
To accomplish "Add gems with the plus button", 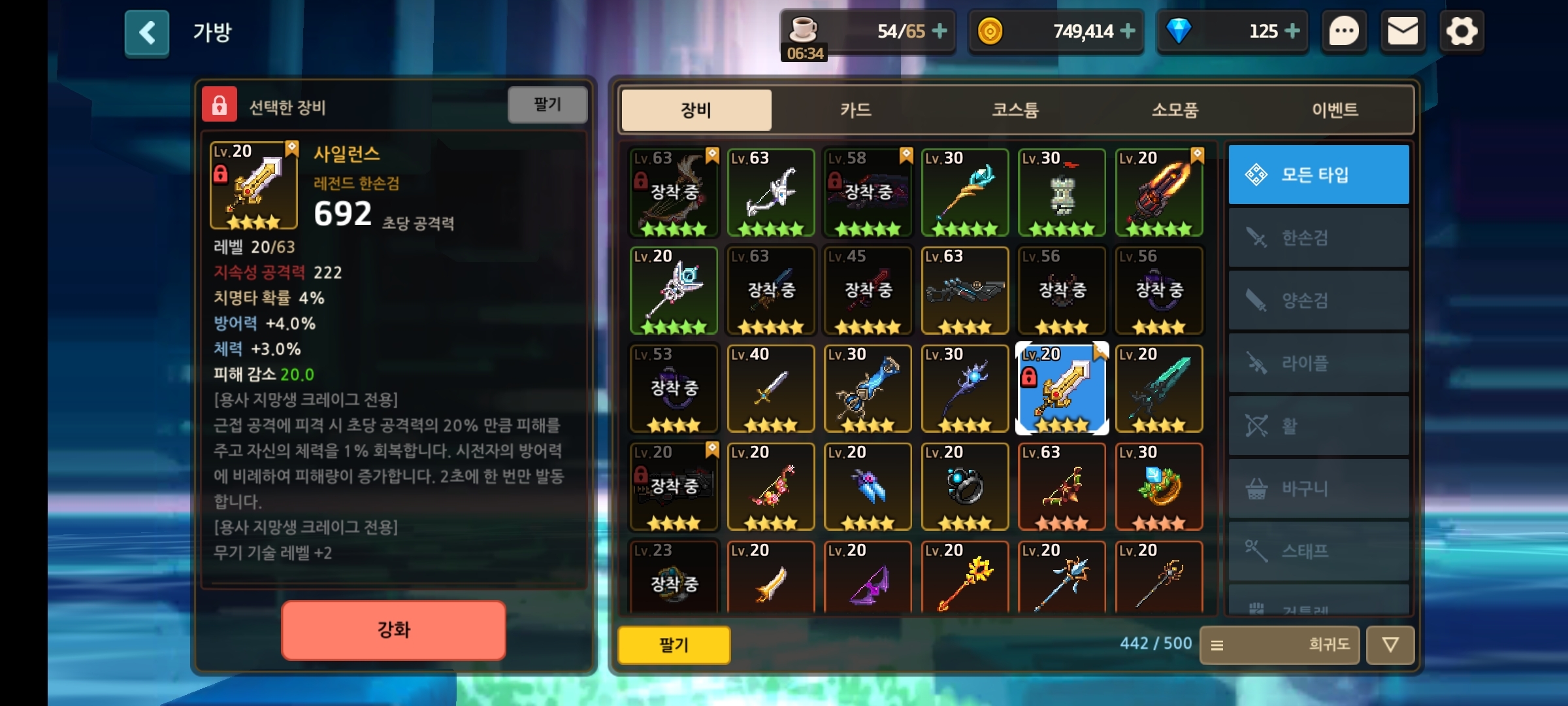I will coord(1292,31).
